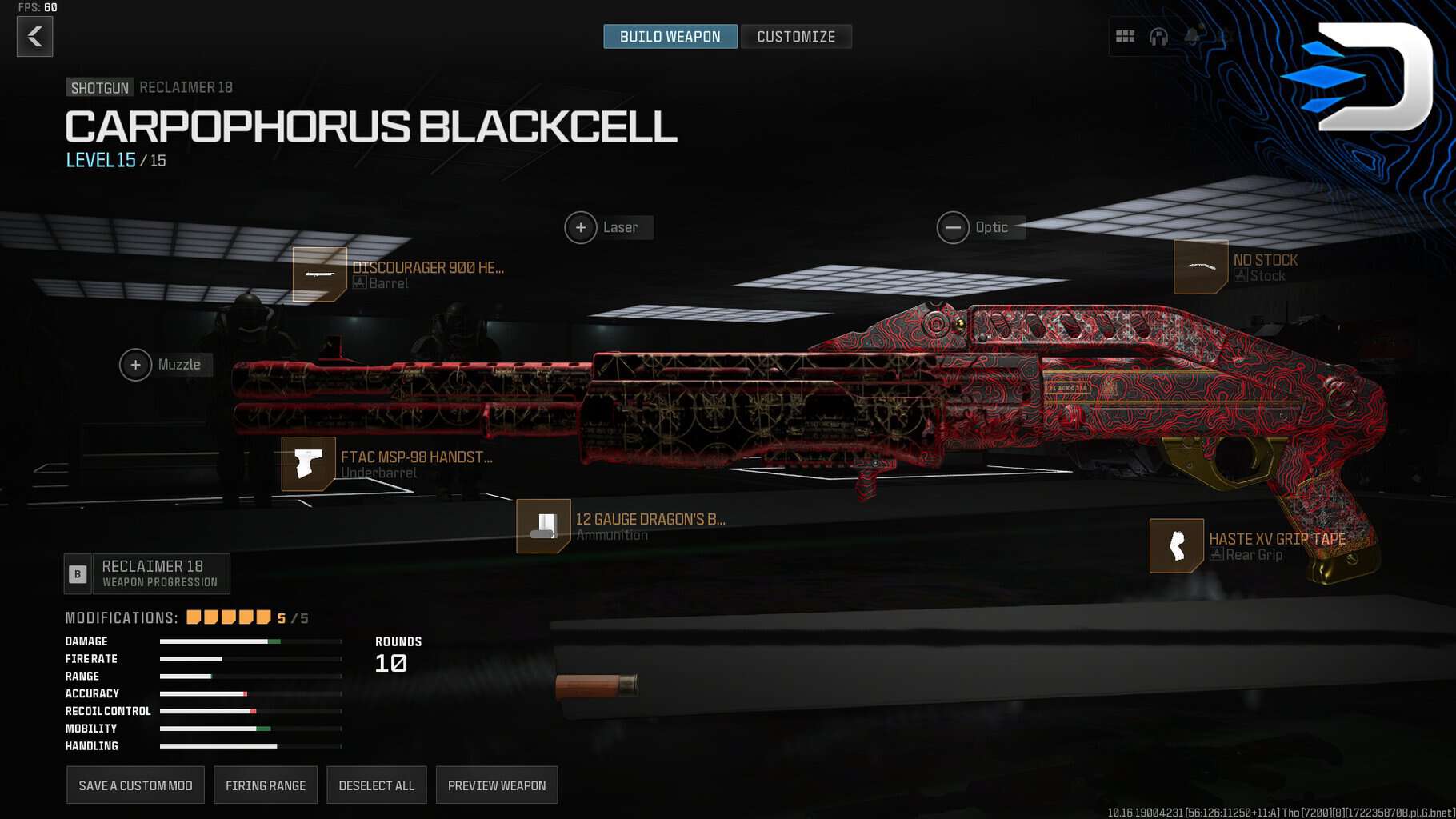Select the Discourager 900 barrel slot

(x=320, y=274)
